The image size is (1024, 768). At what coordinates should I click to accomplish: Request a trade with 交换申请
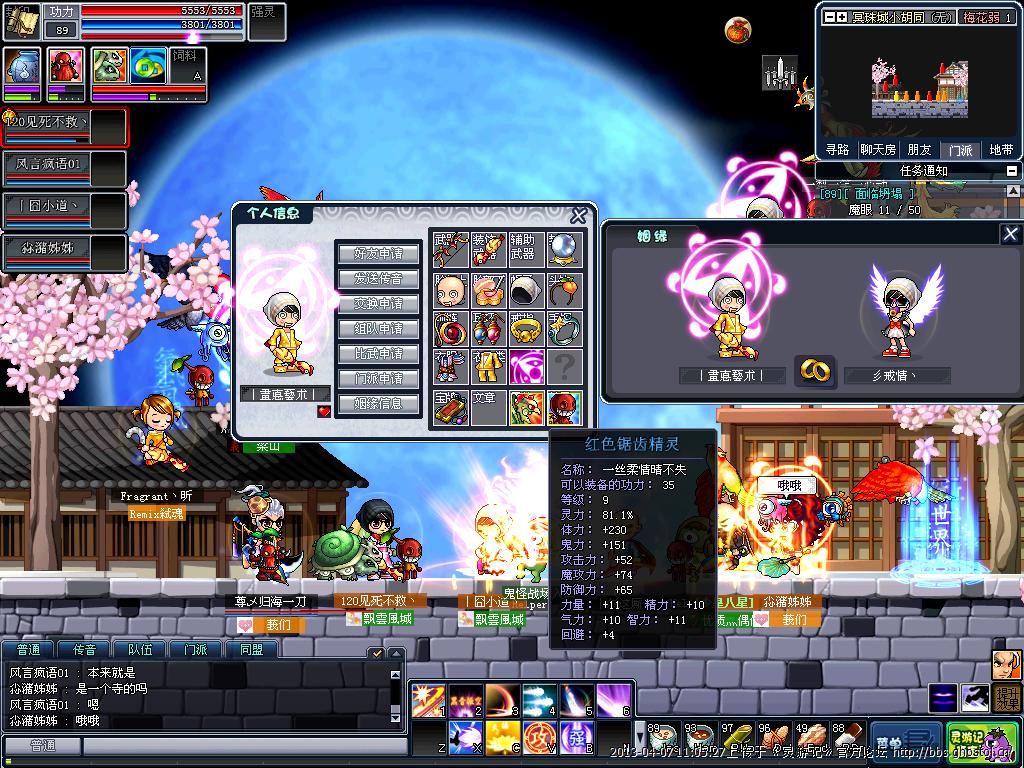pos(378,304)
